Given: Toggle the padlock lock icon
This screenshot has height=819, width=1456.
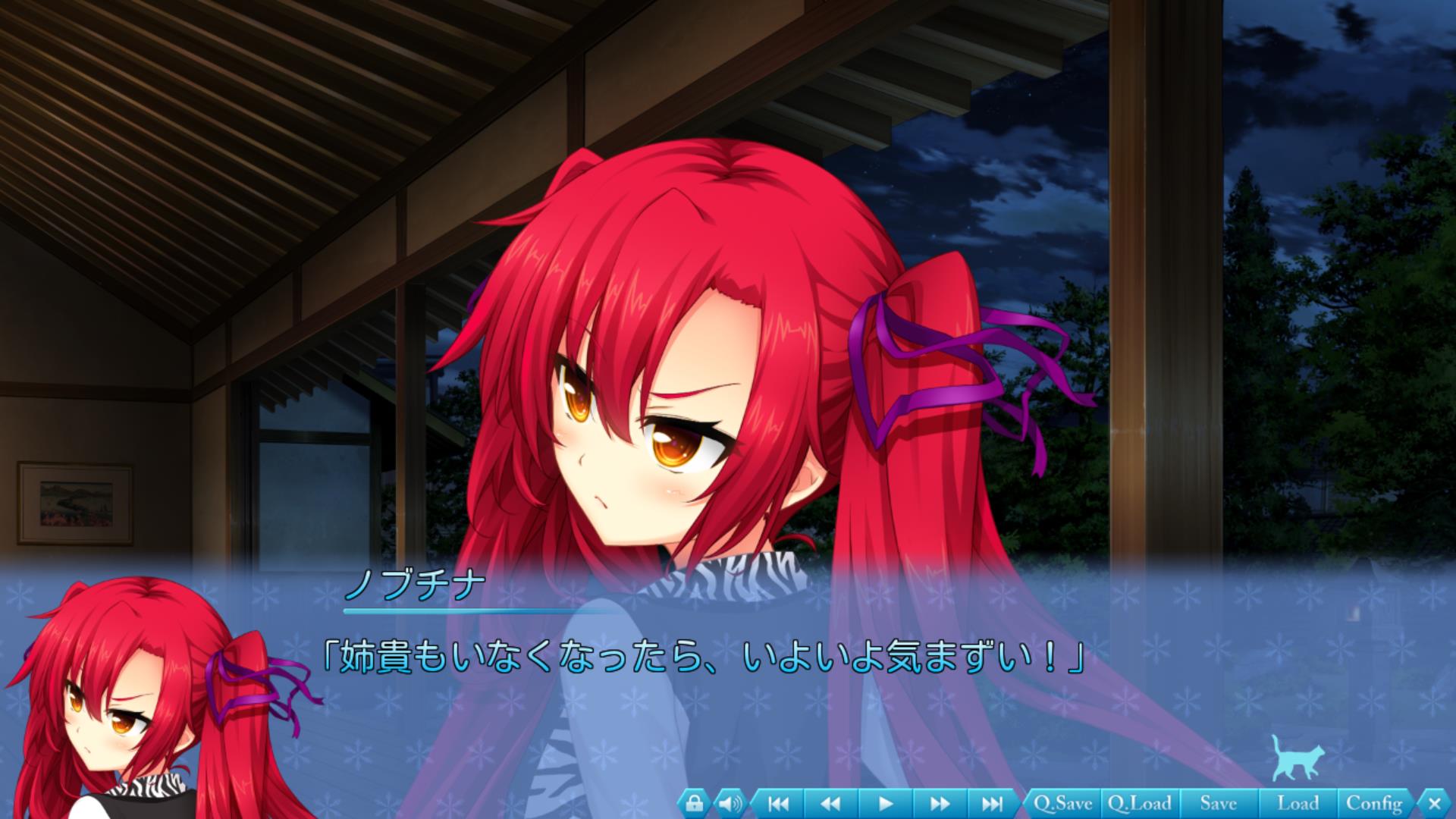Looking at the screenshot, I should tap(695, 802).
